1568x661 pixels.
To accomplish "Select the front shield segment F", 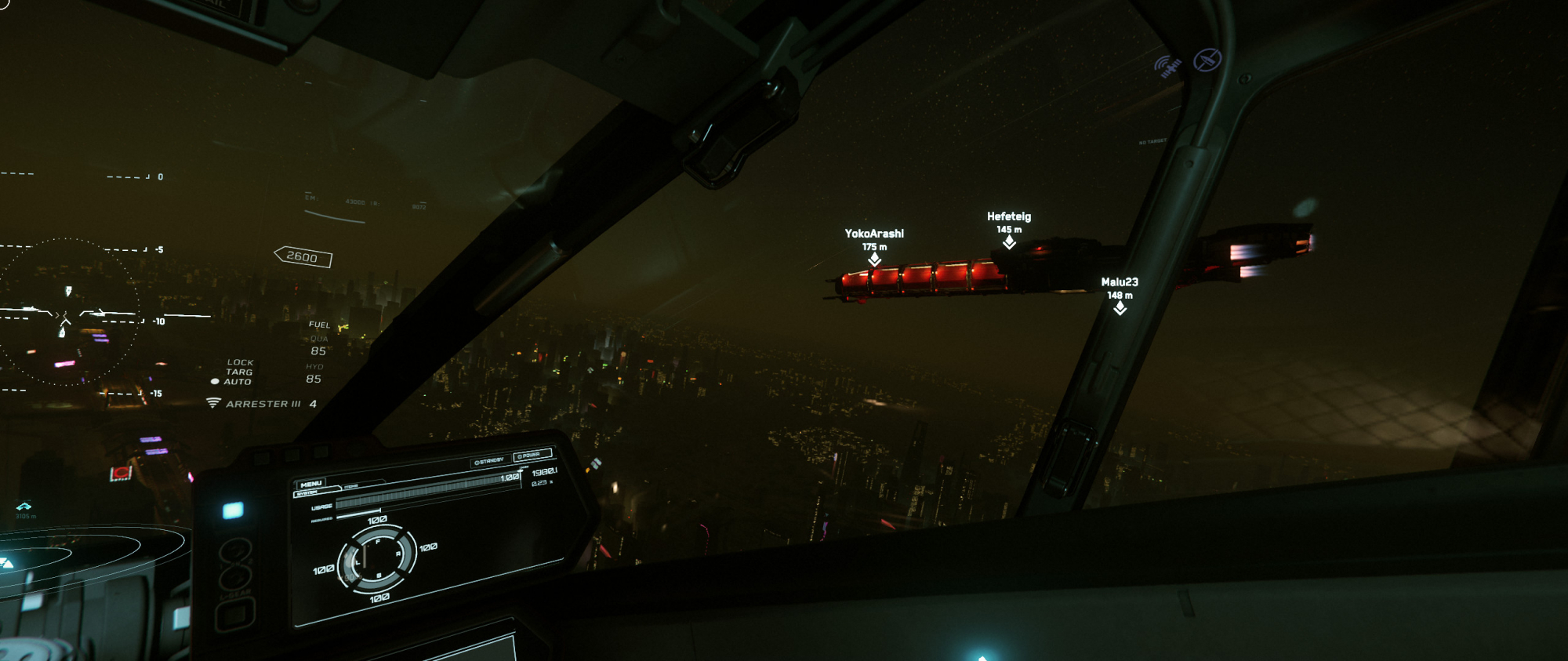I will coord(378,541).
